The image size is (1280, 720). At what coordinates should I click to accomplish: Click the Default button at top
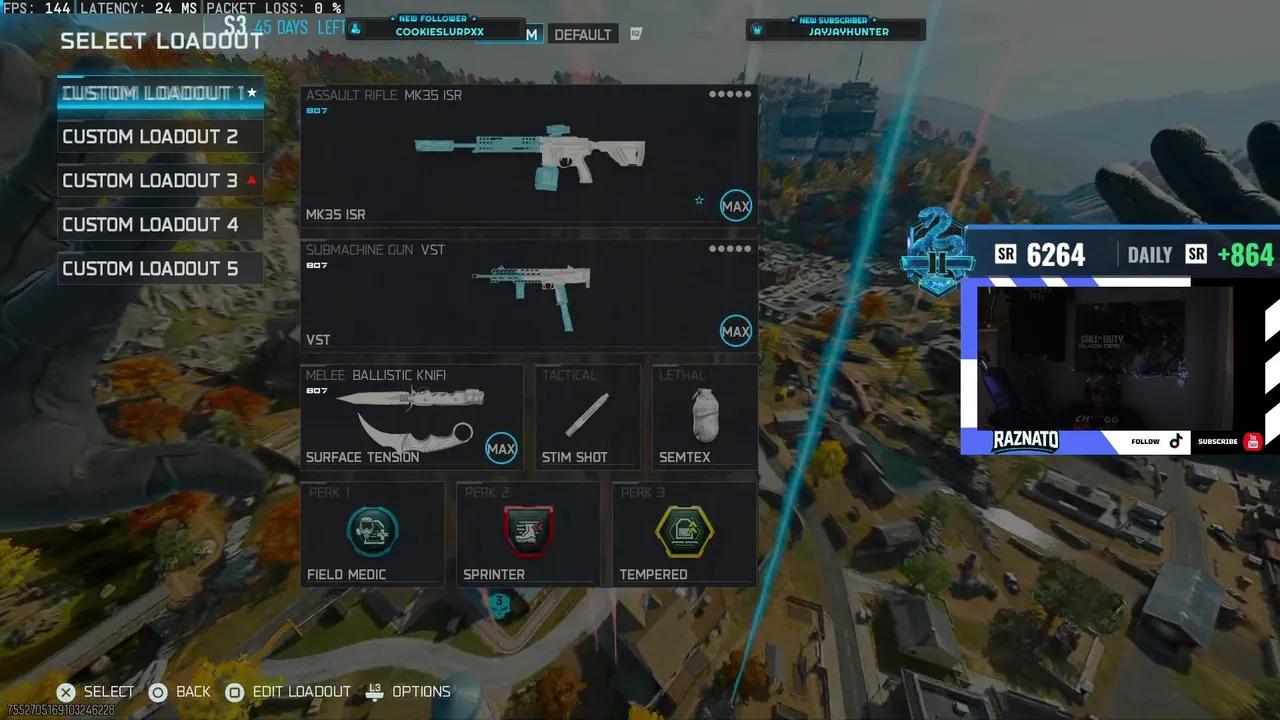pyautogui.click(x=583, y=34)
